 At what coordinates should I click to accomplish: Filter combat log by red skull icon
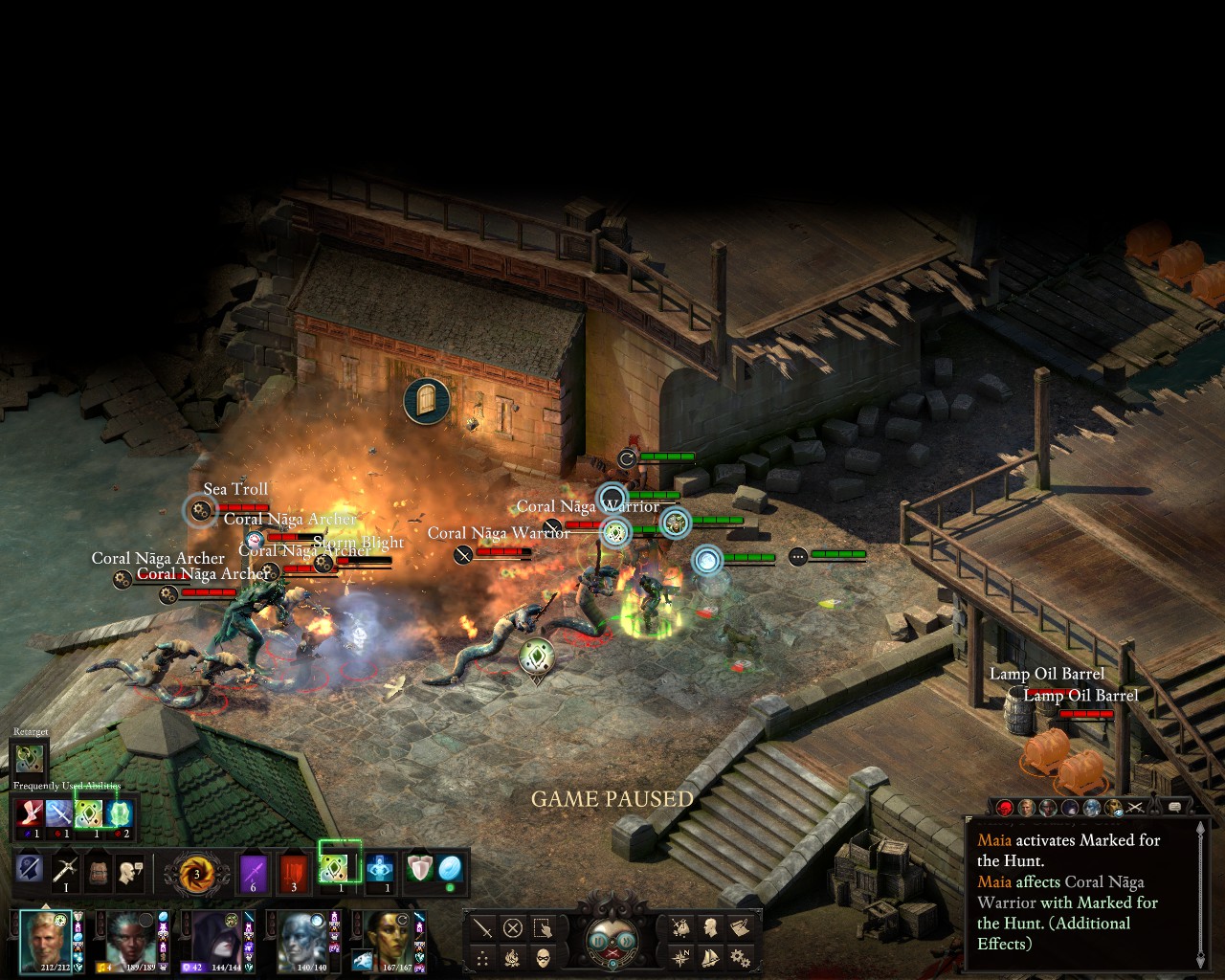pos(1005,808)
